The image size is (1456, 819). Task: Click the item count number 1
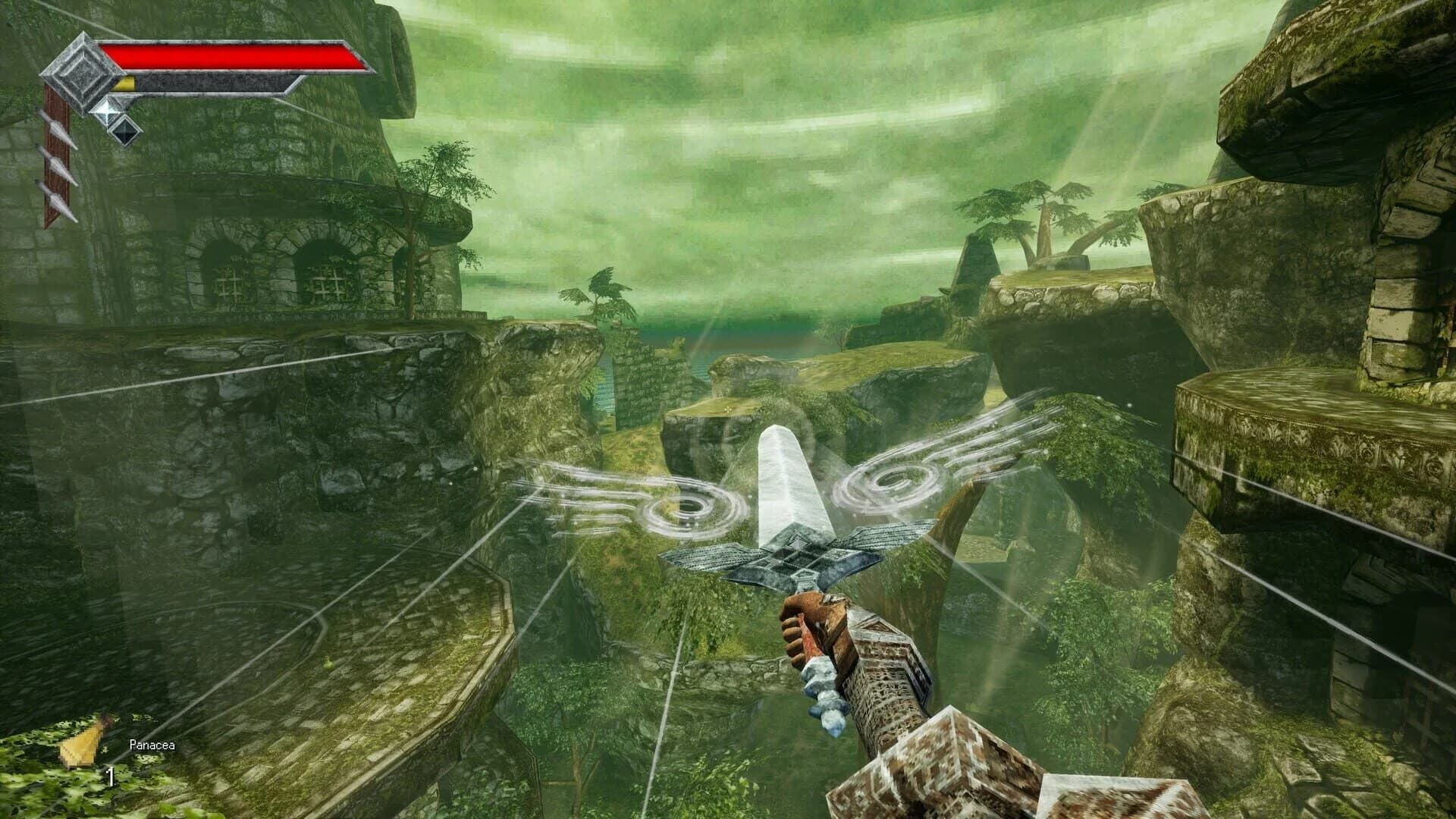[109, 776]
